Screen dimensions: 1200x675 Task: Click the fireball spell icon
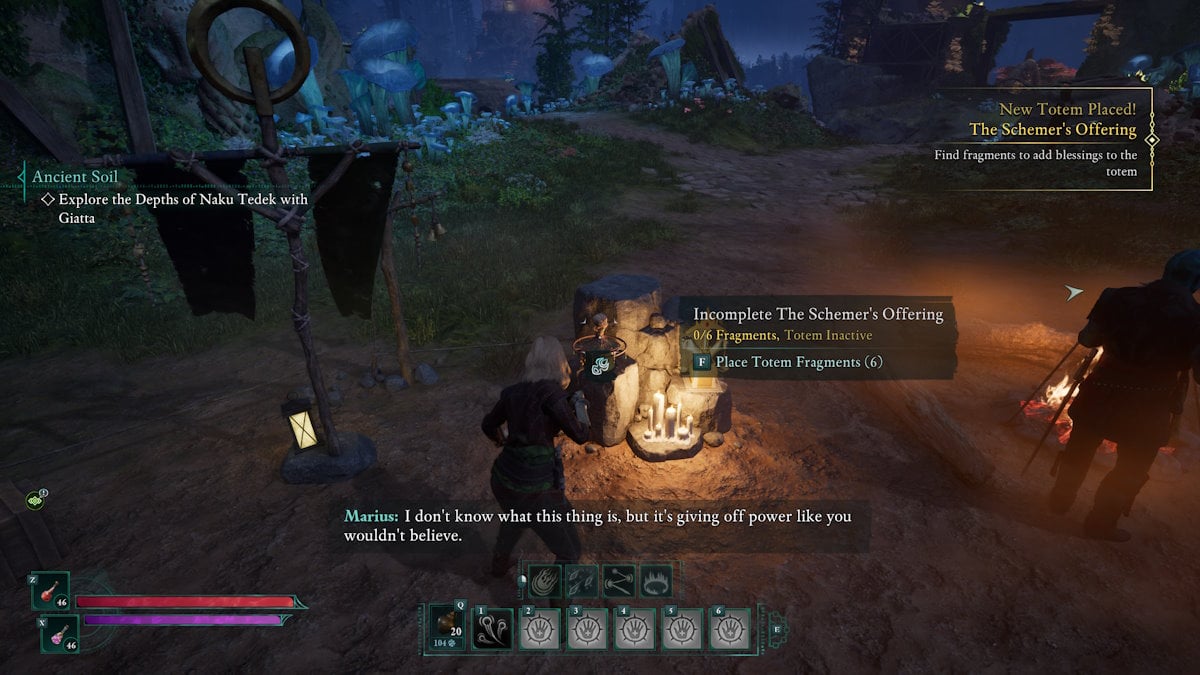tap(547, 581)
